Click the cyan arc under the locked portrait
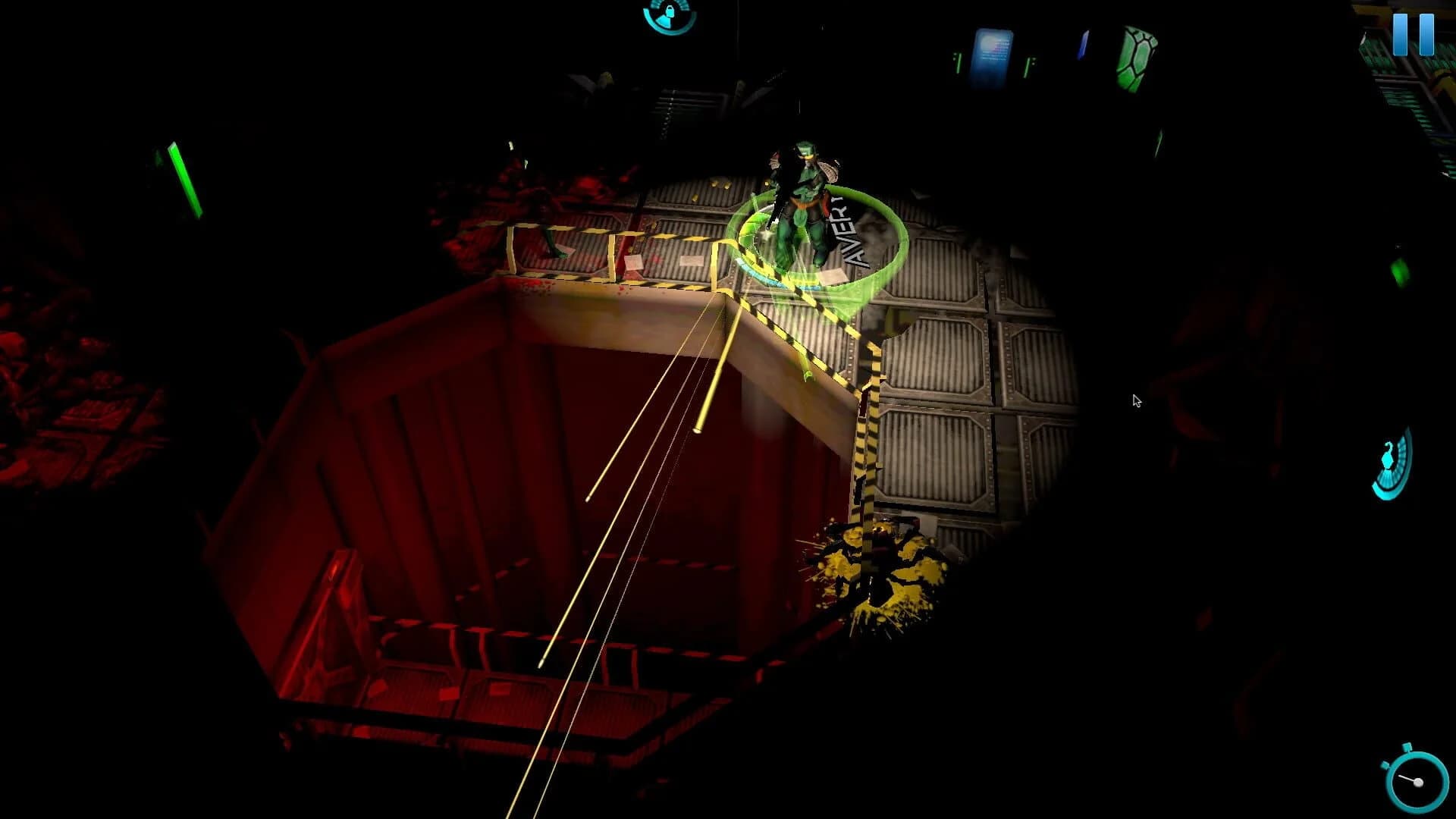 (x=664, y=30)
